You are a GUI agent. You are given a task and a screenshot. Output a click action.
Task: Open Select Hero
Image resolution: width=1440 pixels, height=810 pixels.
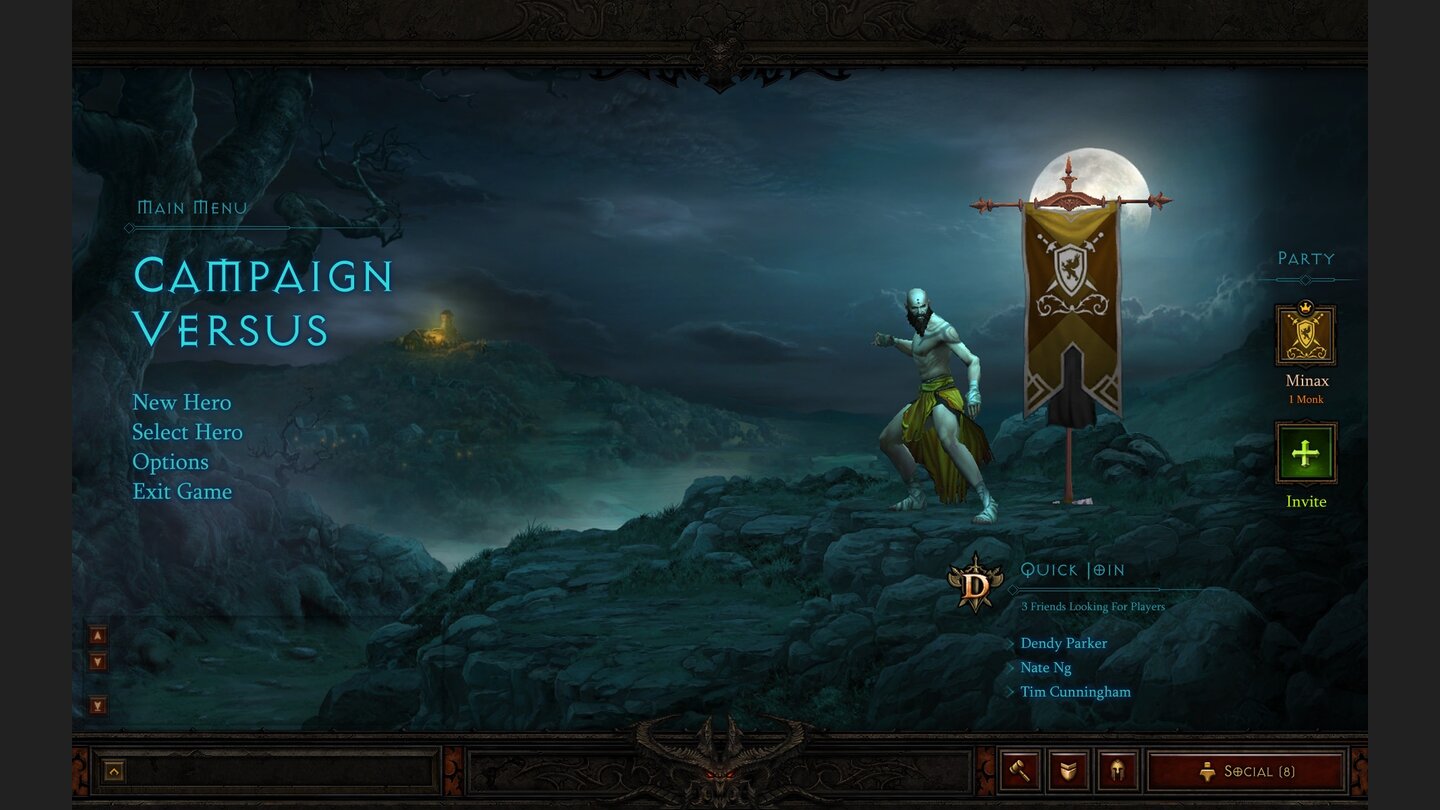pos(187,432)
